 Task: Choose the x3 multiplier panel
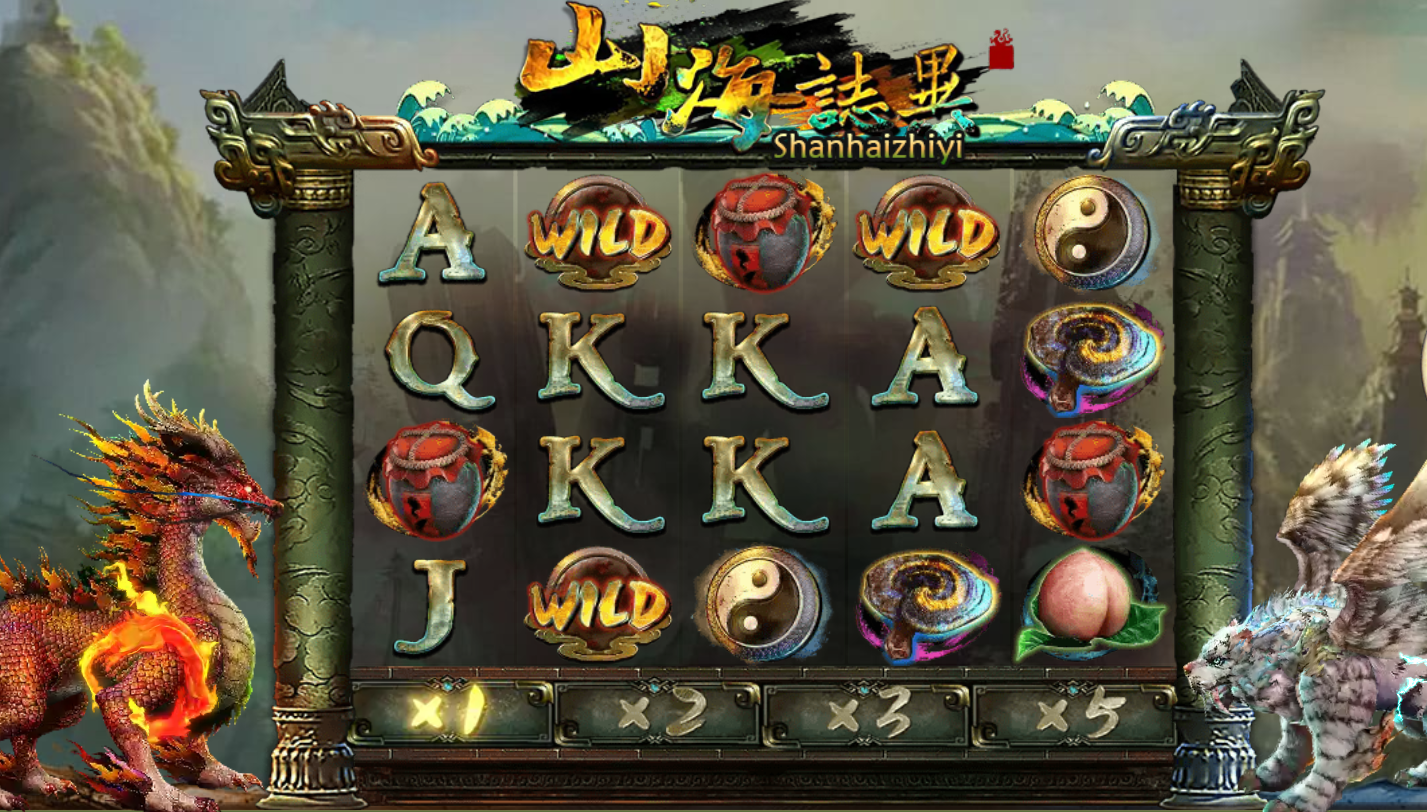(x=866, y=714)
